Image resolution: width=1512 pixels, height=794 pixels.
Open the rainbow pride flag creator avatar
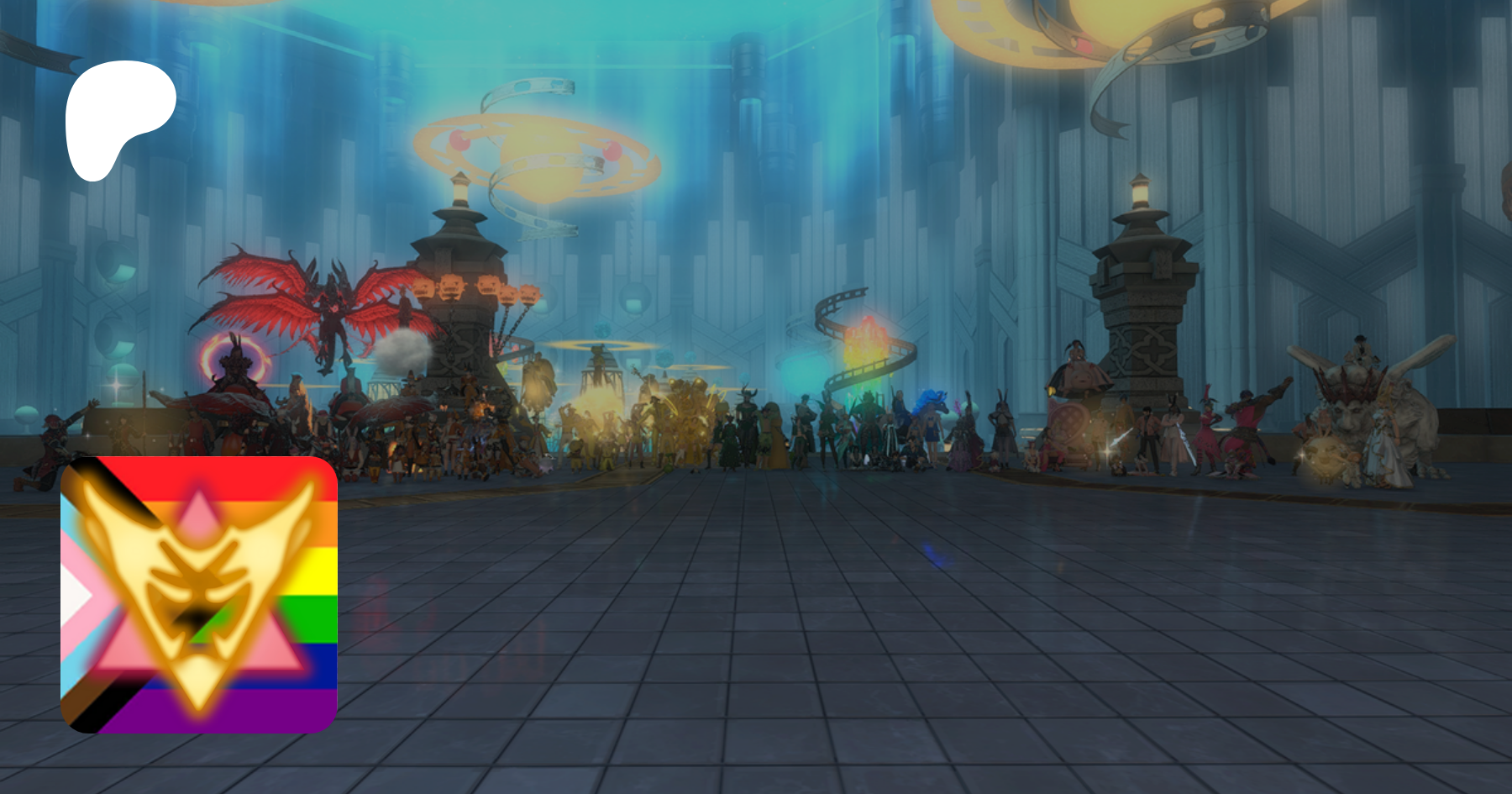[199, 594]
